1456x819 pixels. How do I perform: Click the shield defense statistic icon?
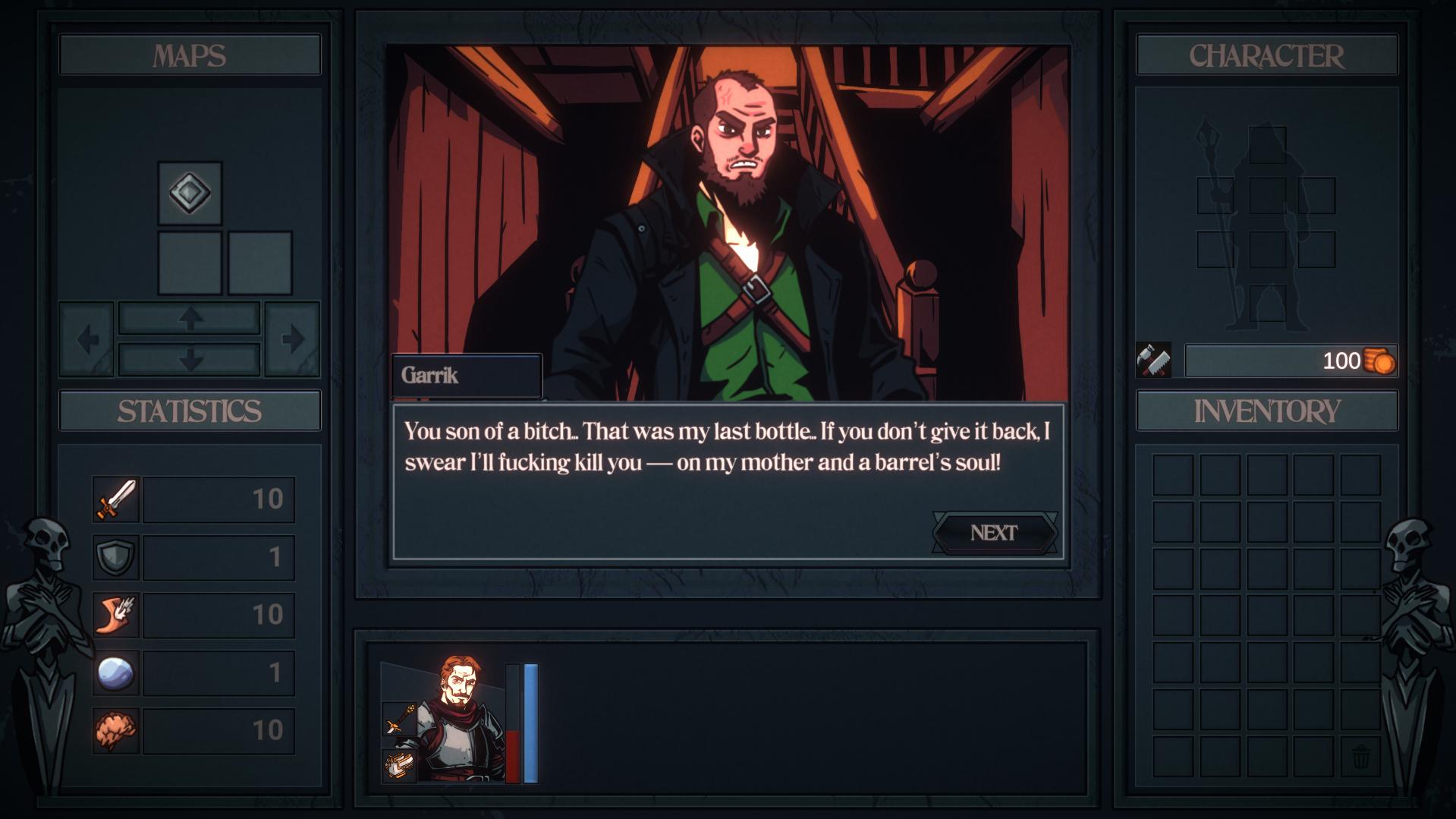pos(115,556)
